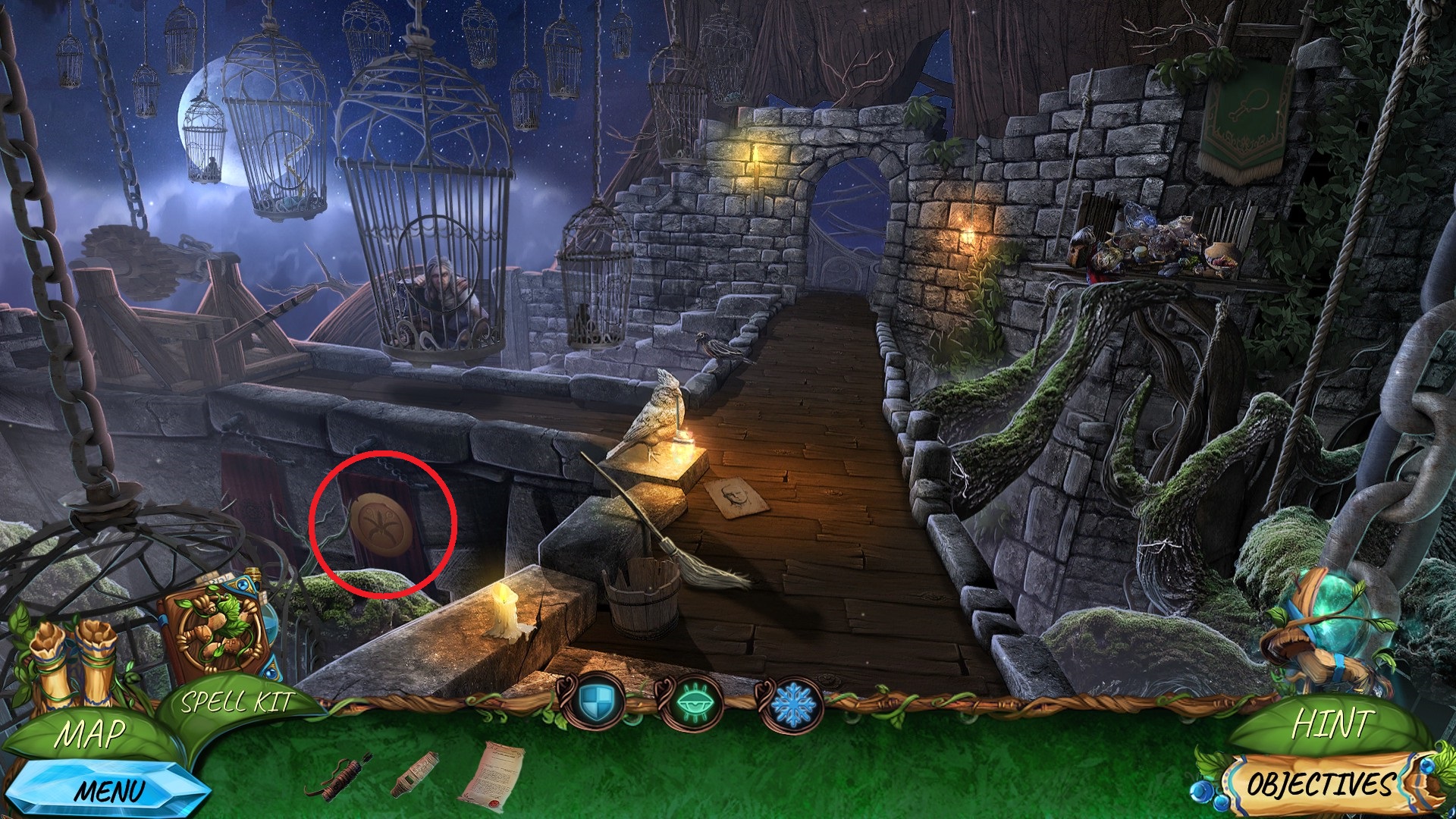This screenshot has height=819, width=1456.
Task: Select the bundled rope item in inventory
Action: tap(339, 776)
